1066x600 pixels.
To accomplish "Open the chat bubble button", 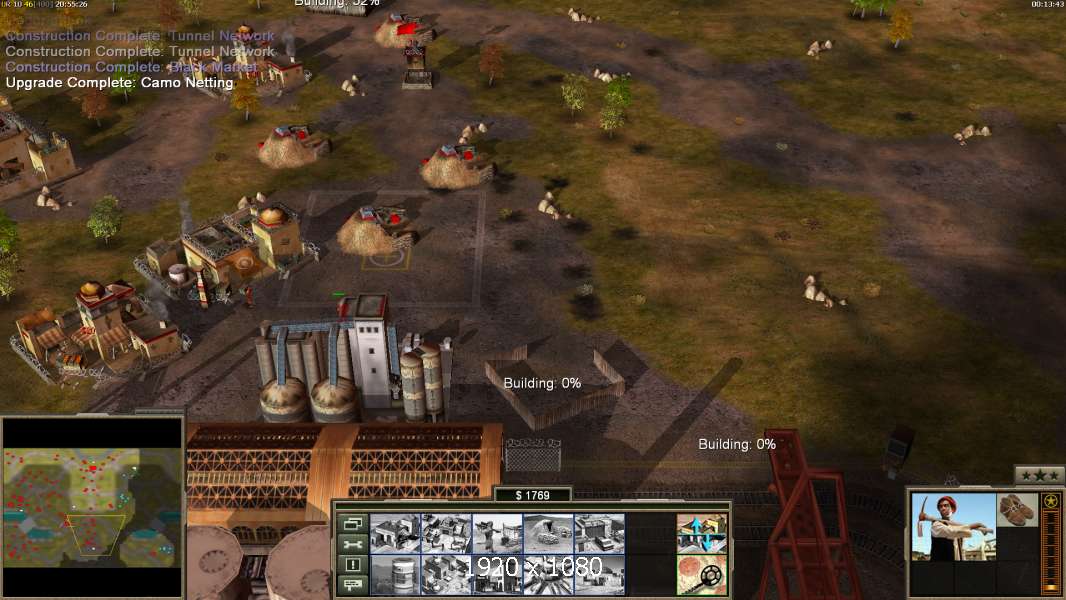I will click(352, 585).
